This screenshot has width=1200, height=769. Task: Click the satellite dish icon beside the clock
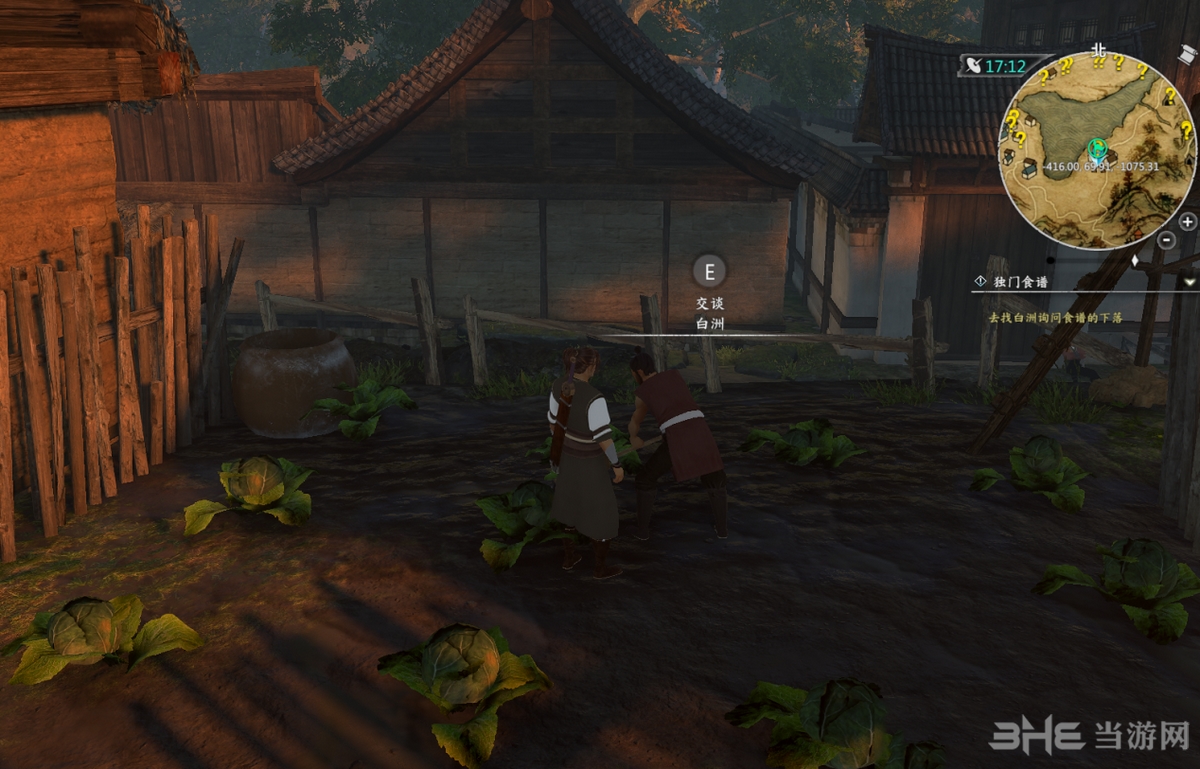(973, 66)
